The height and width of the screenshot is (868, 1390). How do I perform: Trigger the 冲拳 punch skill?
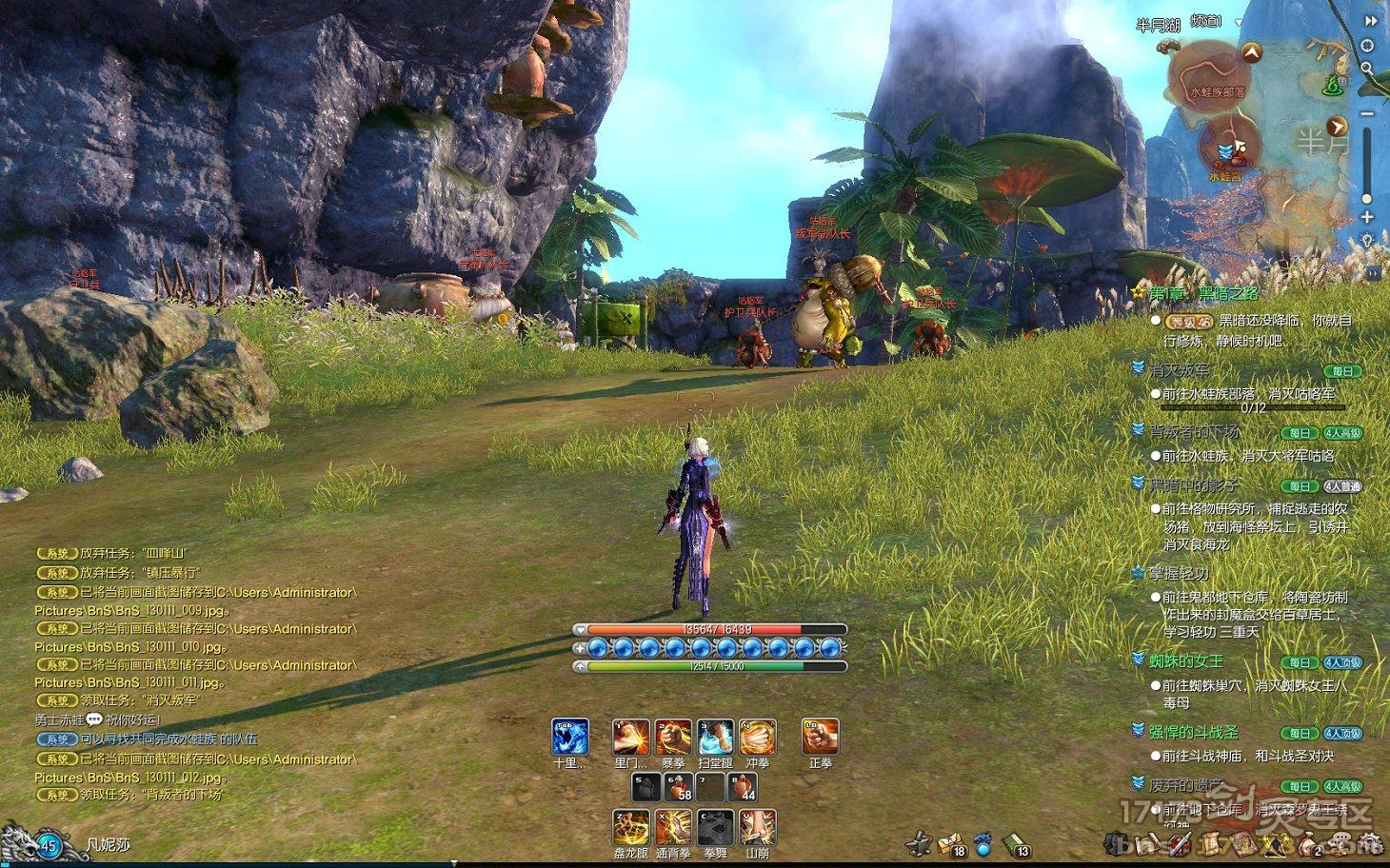[x=758, y=738]
